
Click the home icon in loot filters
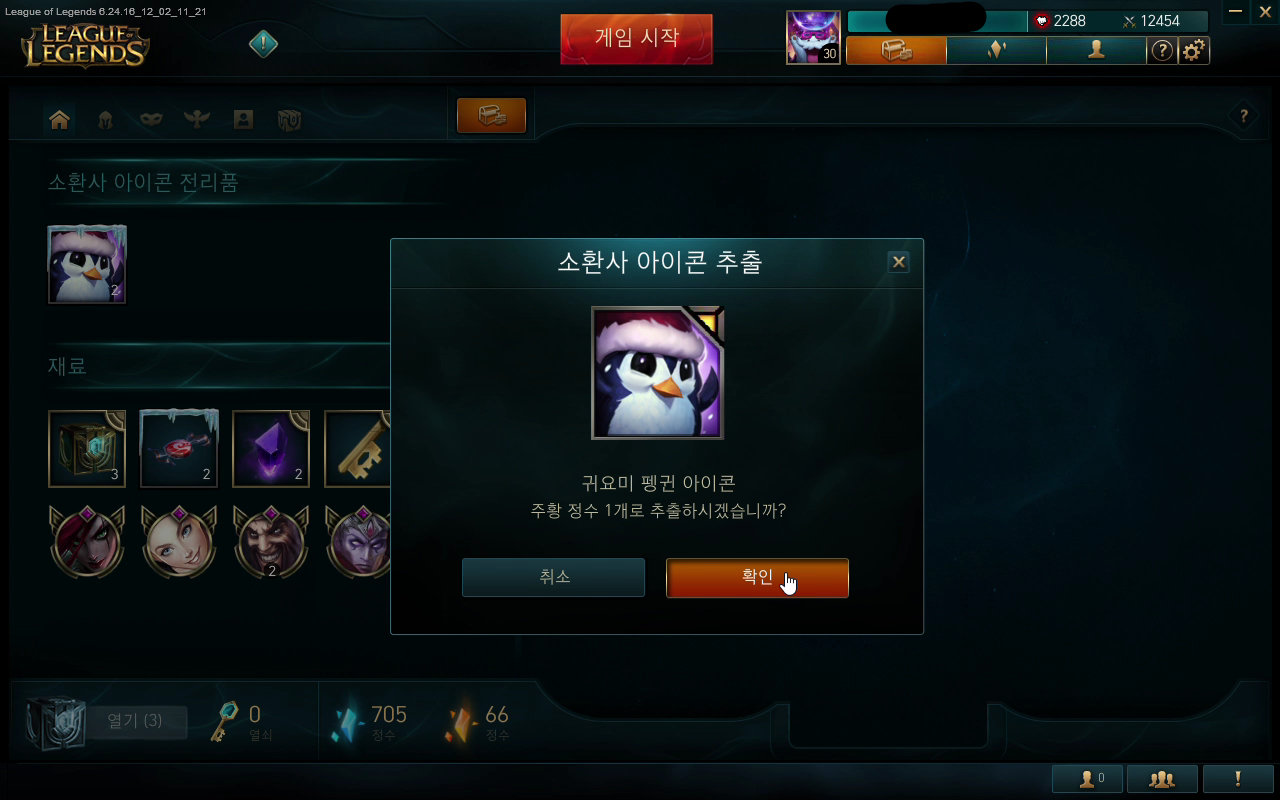point(59,118)
